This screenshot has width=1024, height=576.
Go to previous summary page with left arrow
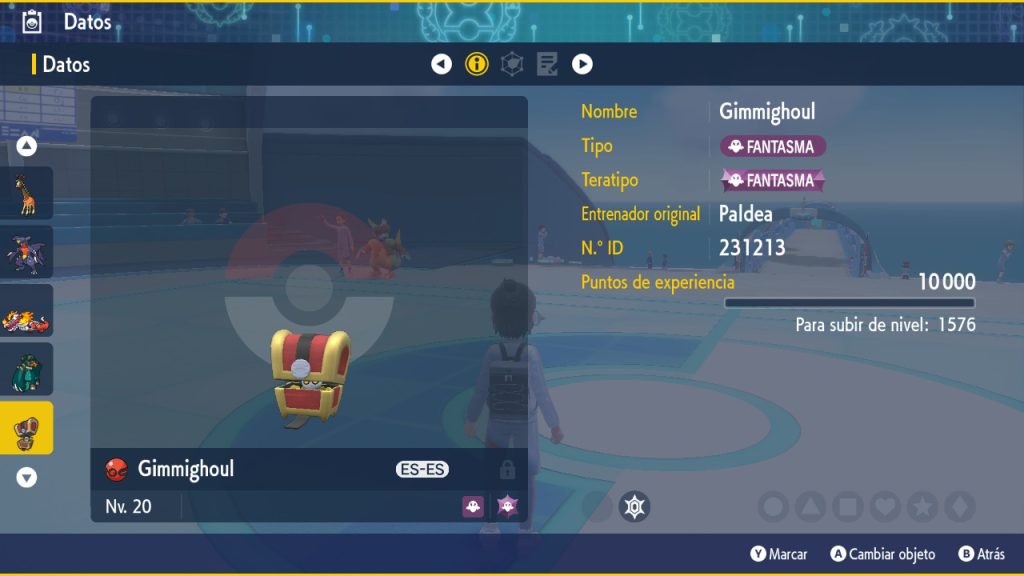[x=441, y=65]
